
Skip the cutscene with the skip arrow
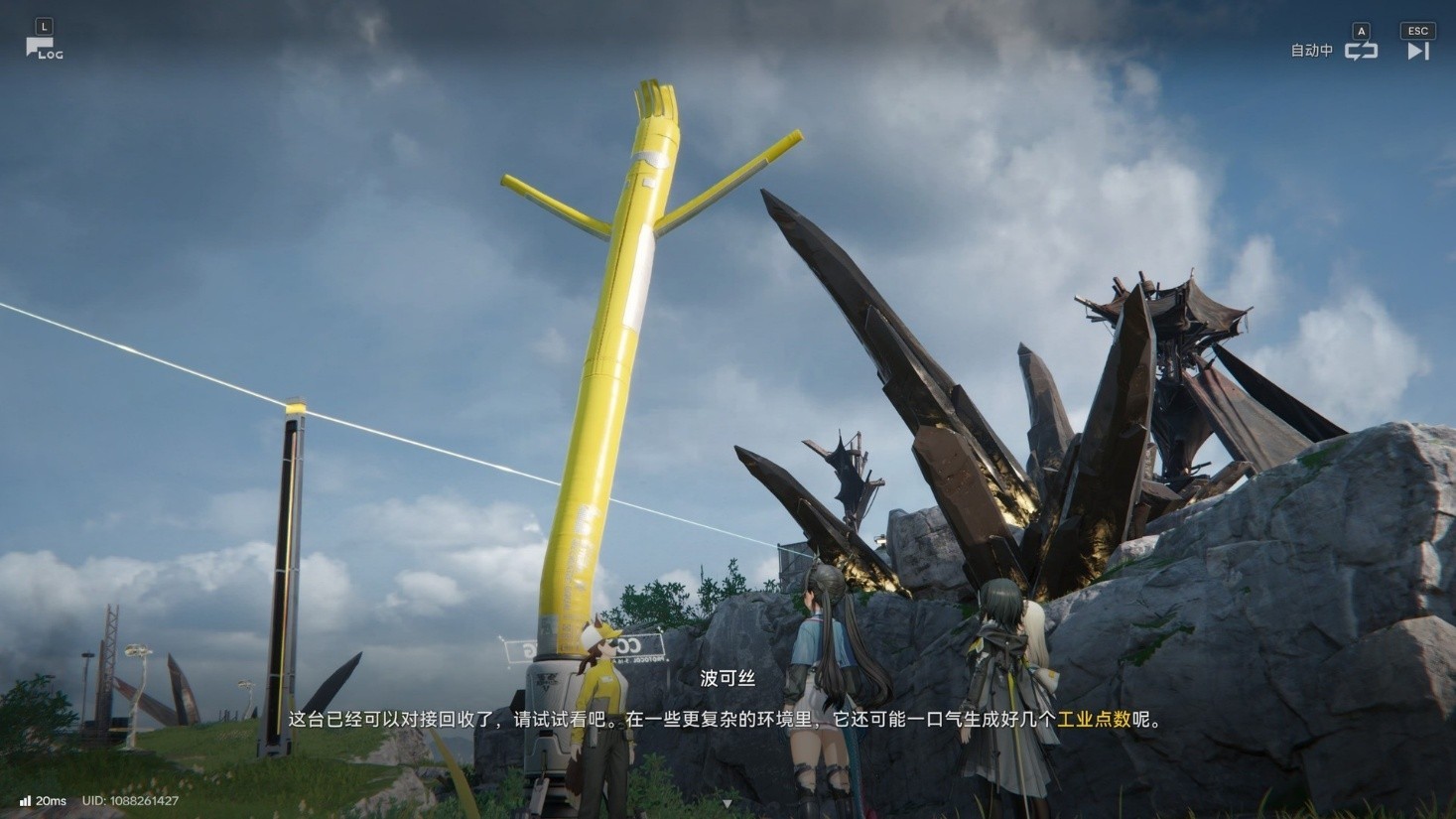click(1417, 51)
